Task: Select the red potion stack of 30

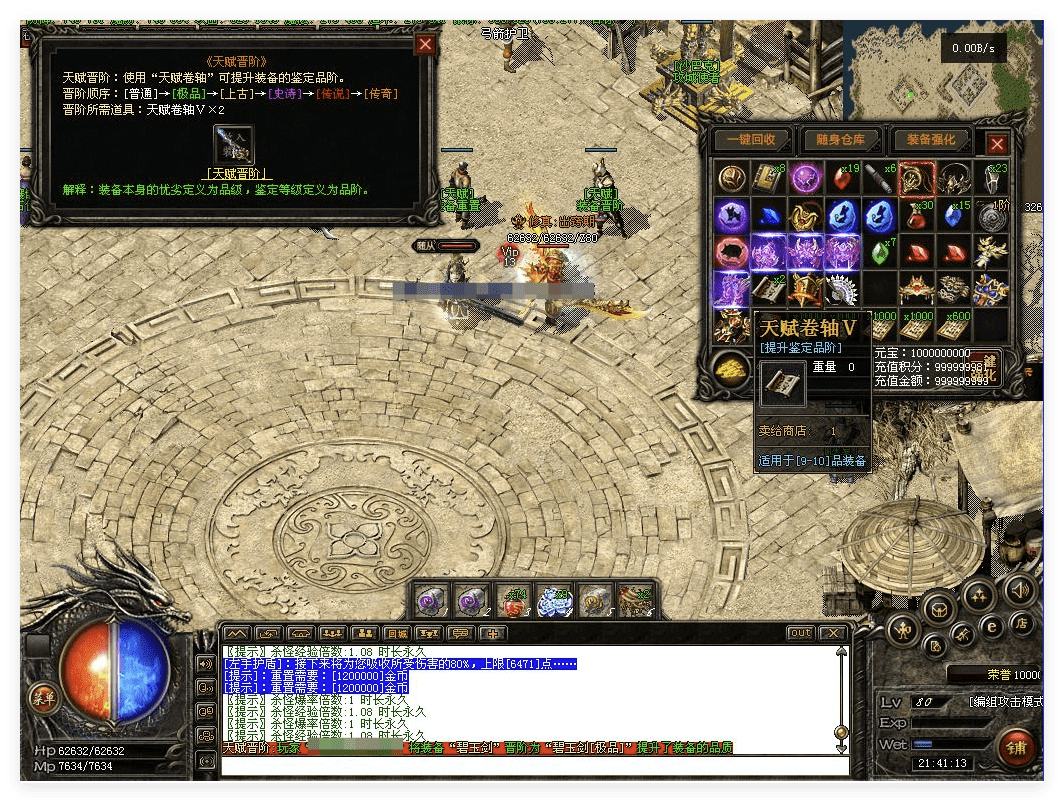Action: 916,216
